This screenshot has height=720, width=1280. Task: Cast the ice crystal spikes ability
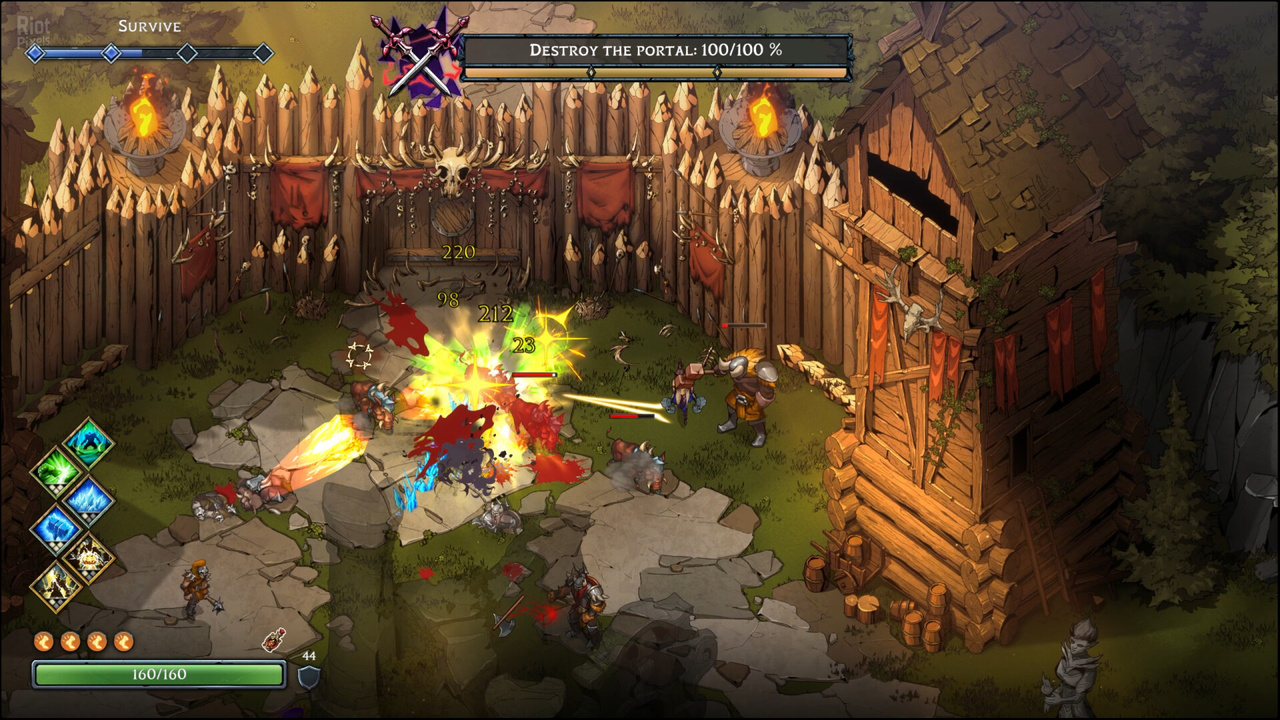click(89, 499)
